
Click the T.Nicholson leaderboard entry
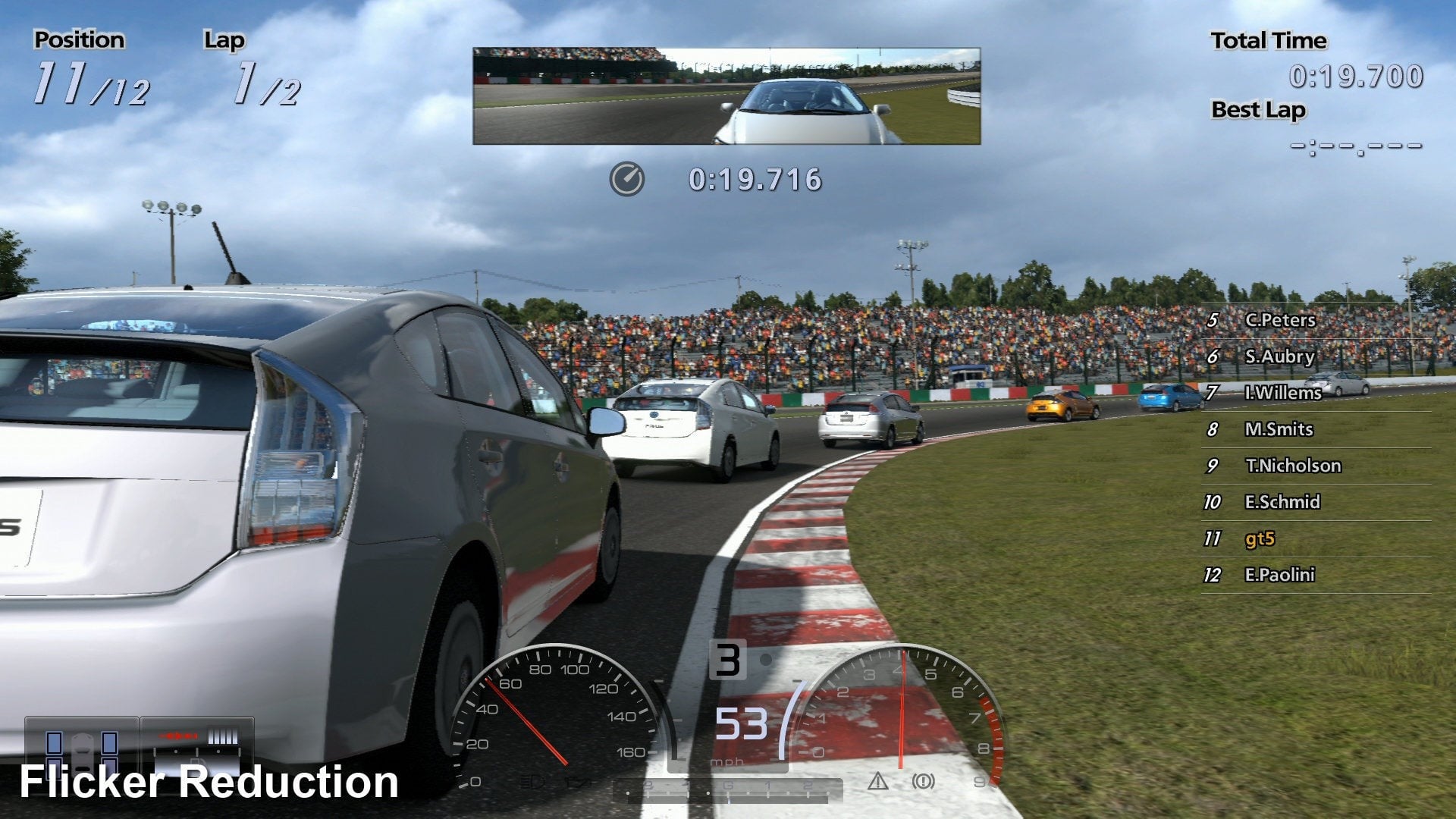(1293, 466)
